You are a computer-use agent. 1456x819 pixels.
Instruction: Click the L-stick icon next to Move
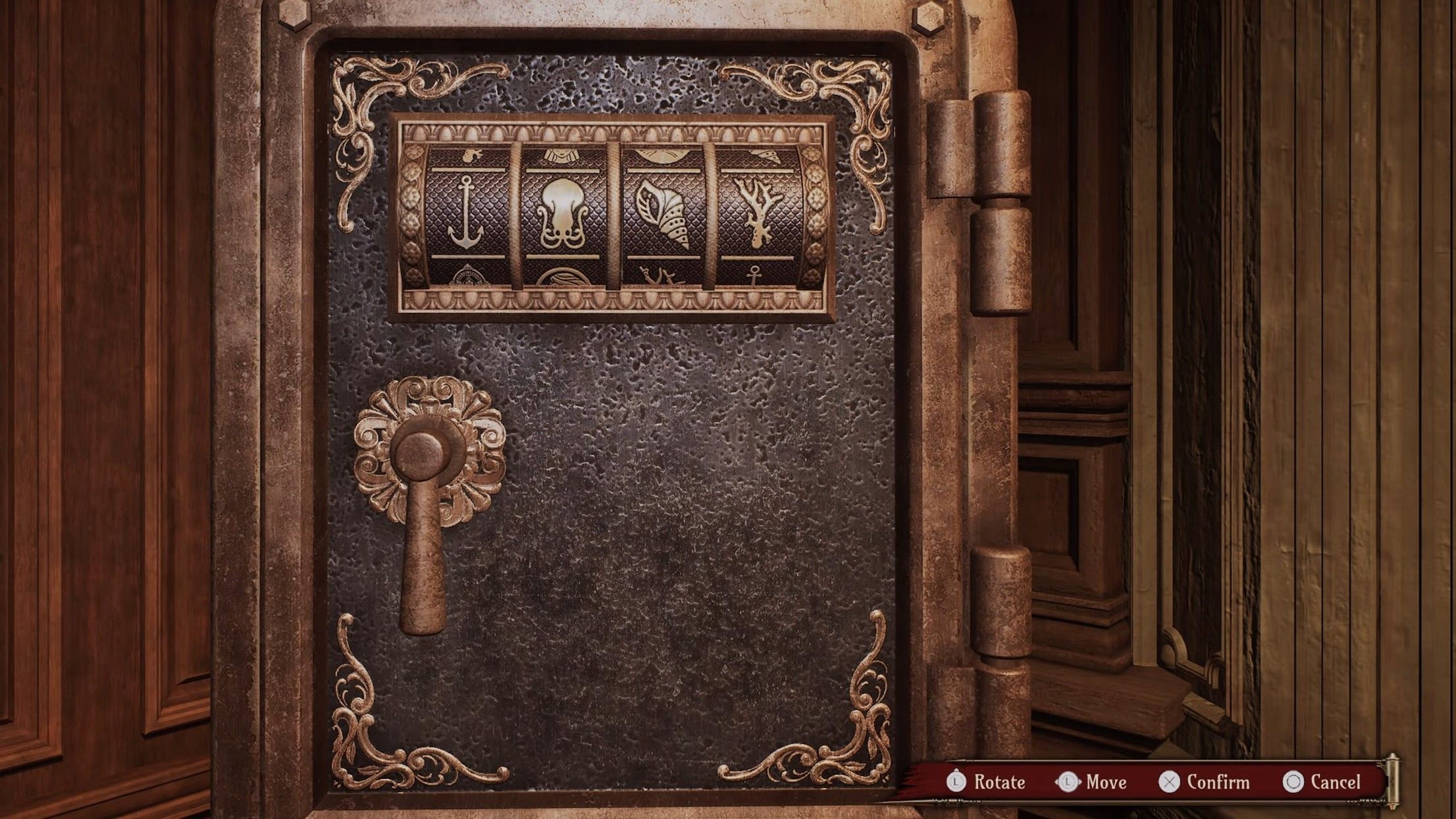click(1068, 781)
